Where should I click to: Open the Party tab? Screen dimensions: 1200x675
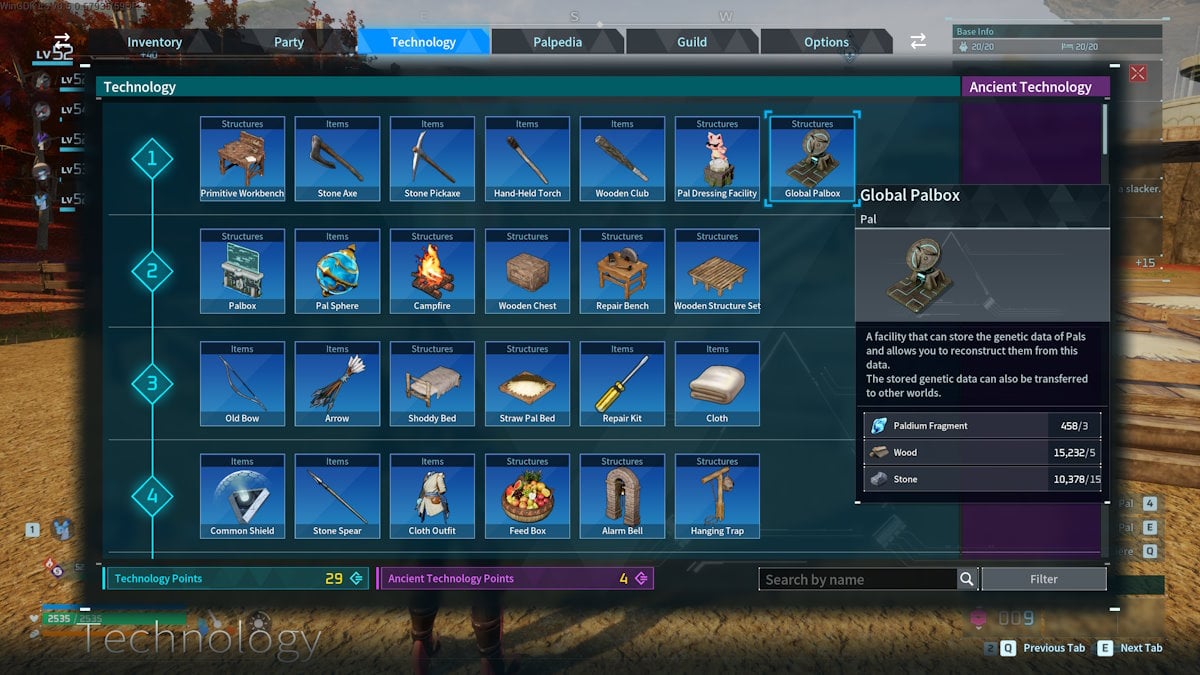(289, 42)
